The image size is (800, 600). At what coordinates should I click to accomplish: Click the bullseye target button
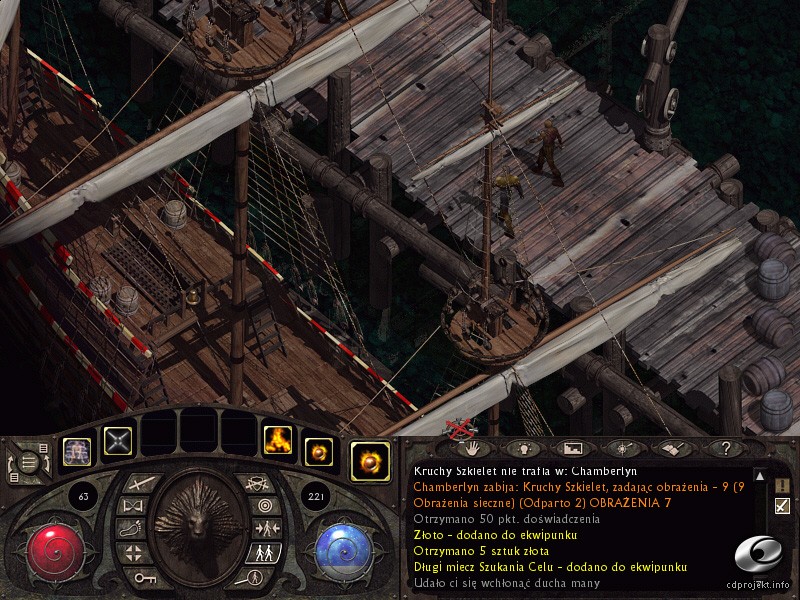pos(264,505)
